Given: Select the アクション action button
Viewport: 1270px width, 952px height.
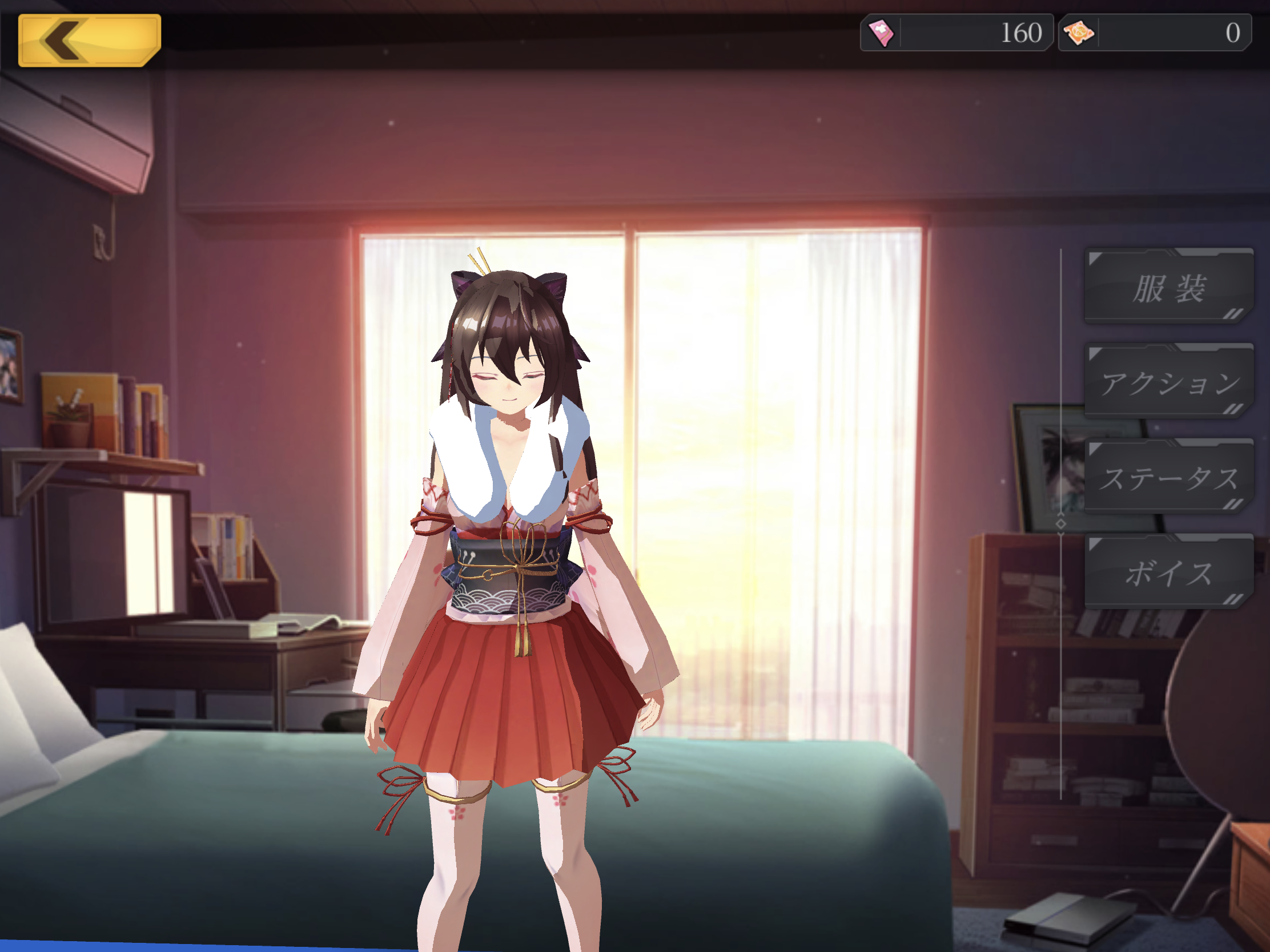Looking at the screenshot, I should [1168, 382].
